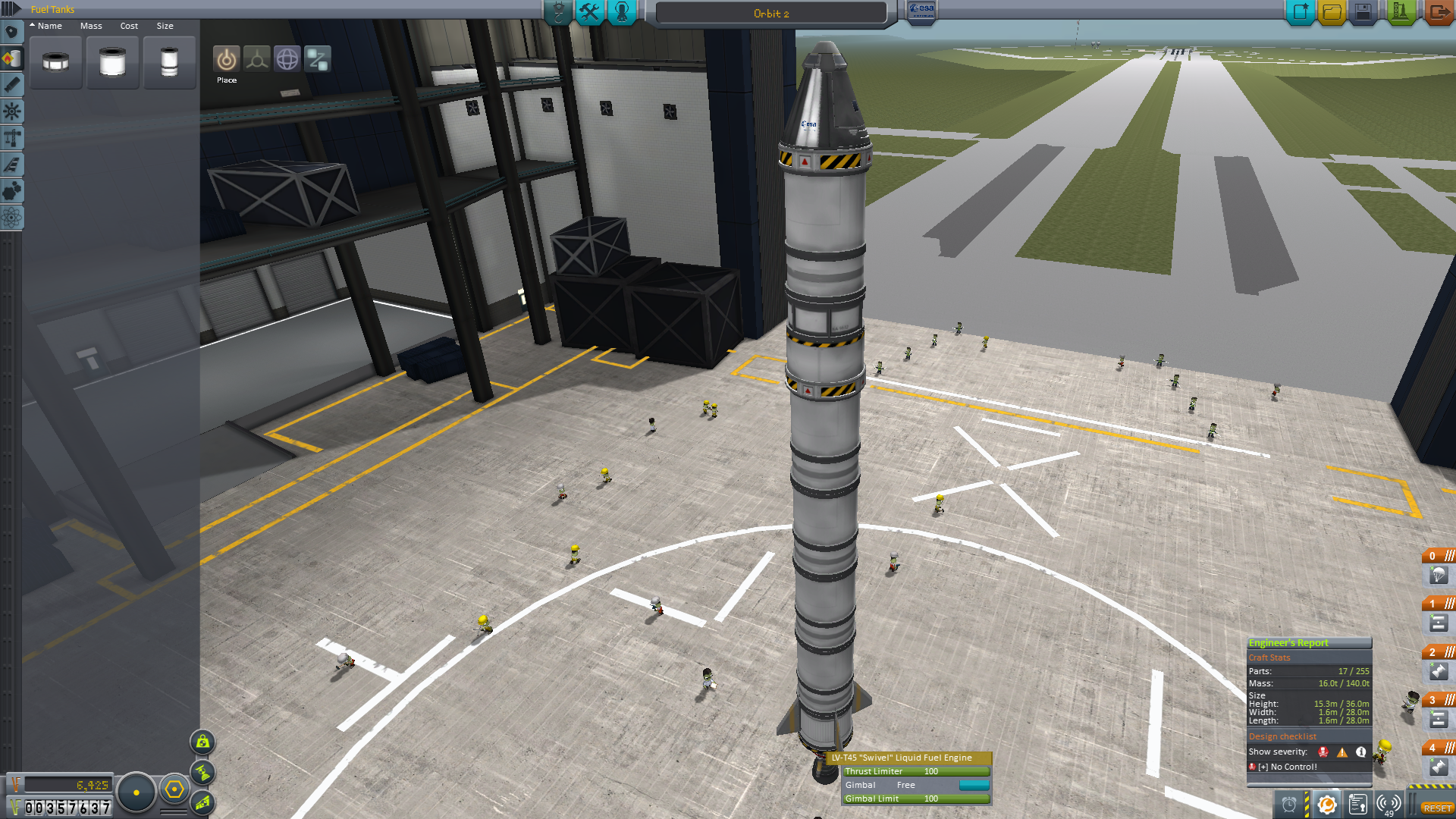Sort the part list by Cost

pos(129,26)
